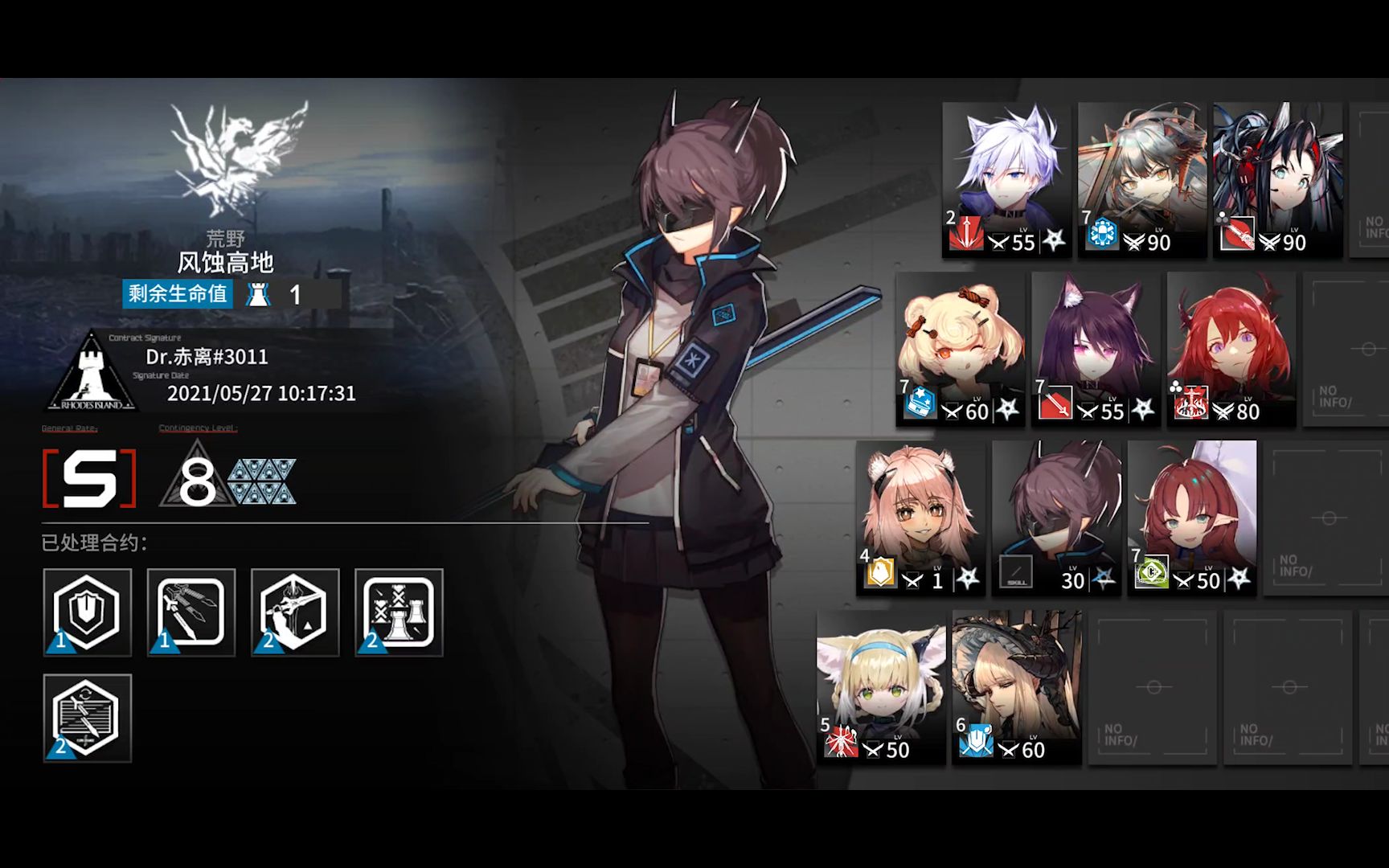Open the pink-haired level 1 operator card

(x=920, y=517)
